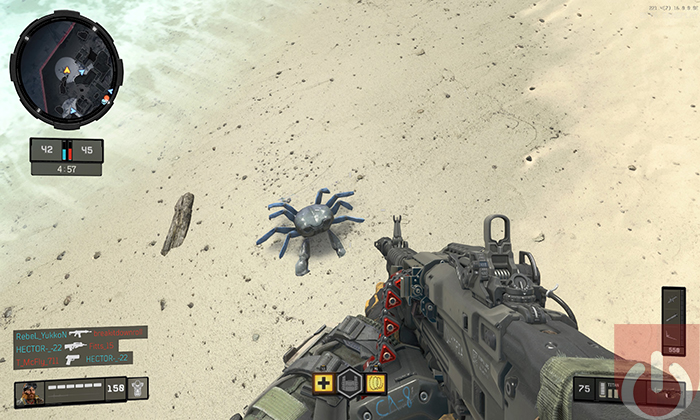Select the yellow cross healing icon

323,382
